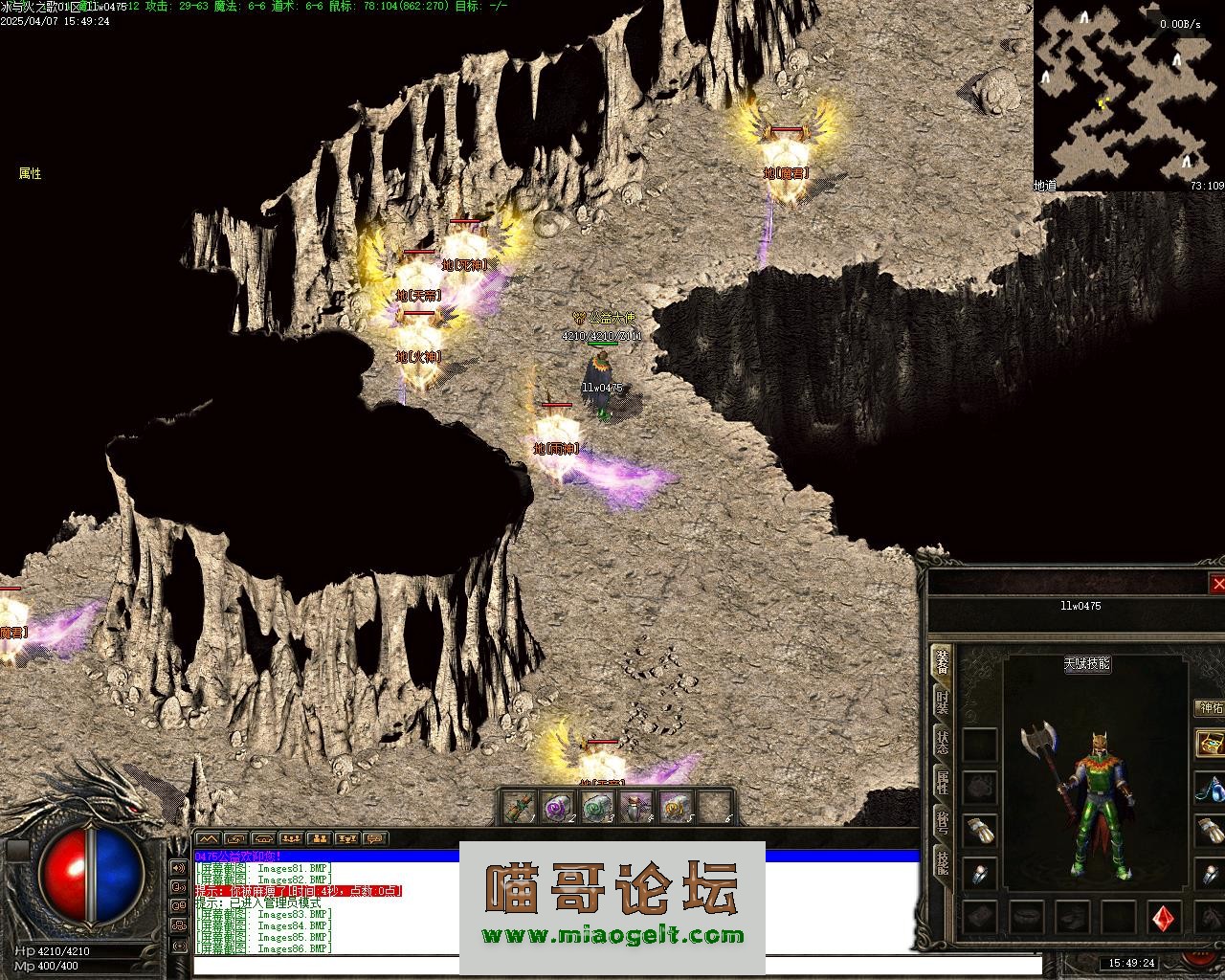Viewport: 1225px width, 980px height.
Task: Use the potion jar in hotbar slot 4
Action: pyautogui.click(x=635, y=808)
